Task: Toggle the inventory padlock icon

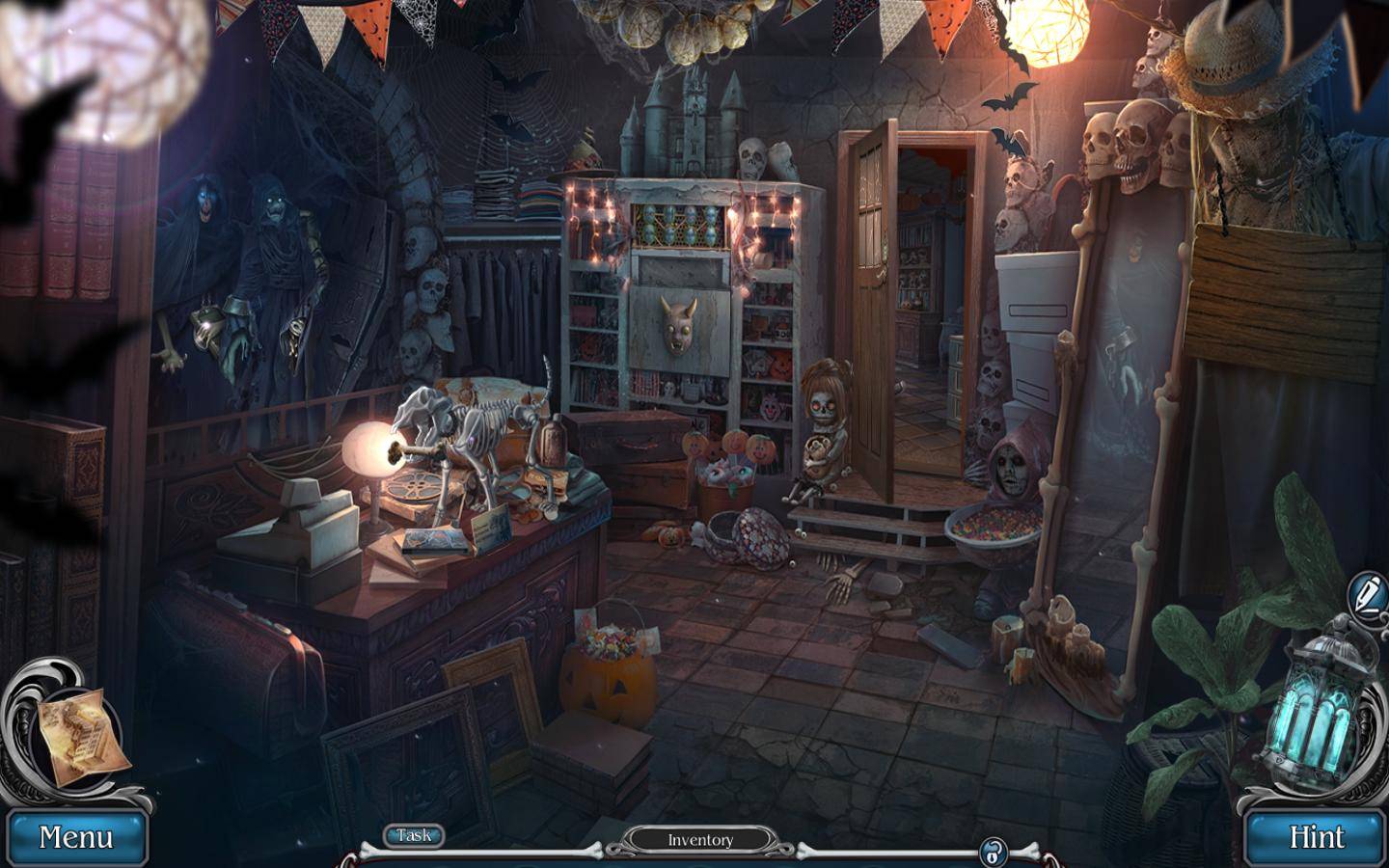Action: (993, 852)
